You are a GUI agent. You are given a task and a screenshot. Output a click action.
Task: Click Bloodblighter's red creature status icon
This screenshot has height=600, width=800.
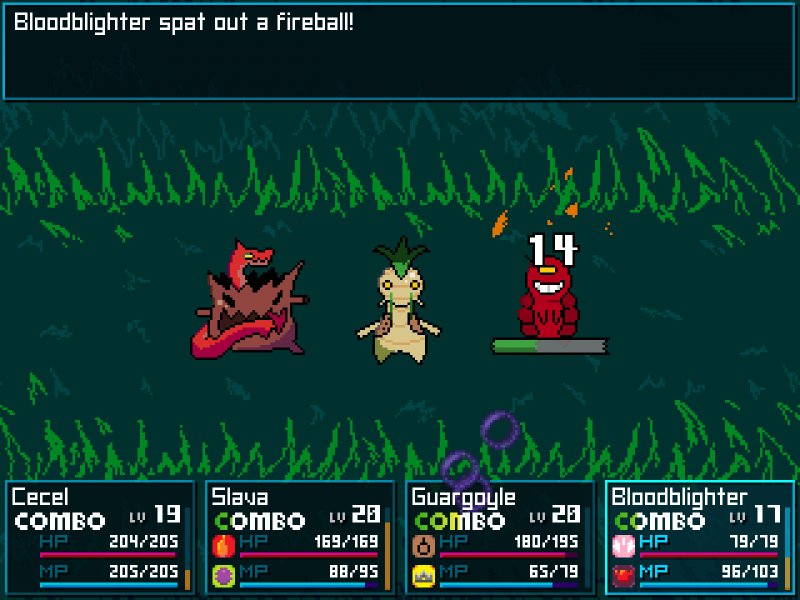click(x=623, y=574)
